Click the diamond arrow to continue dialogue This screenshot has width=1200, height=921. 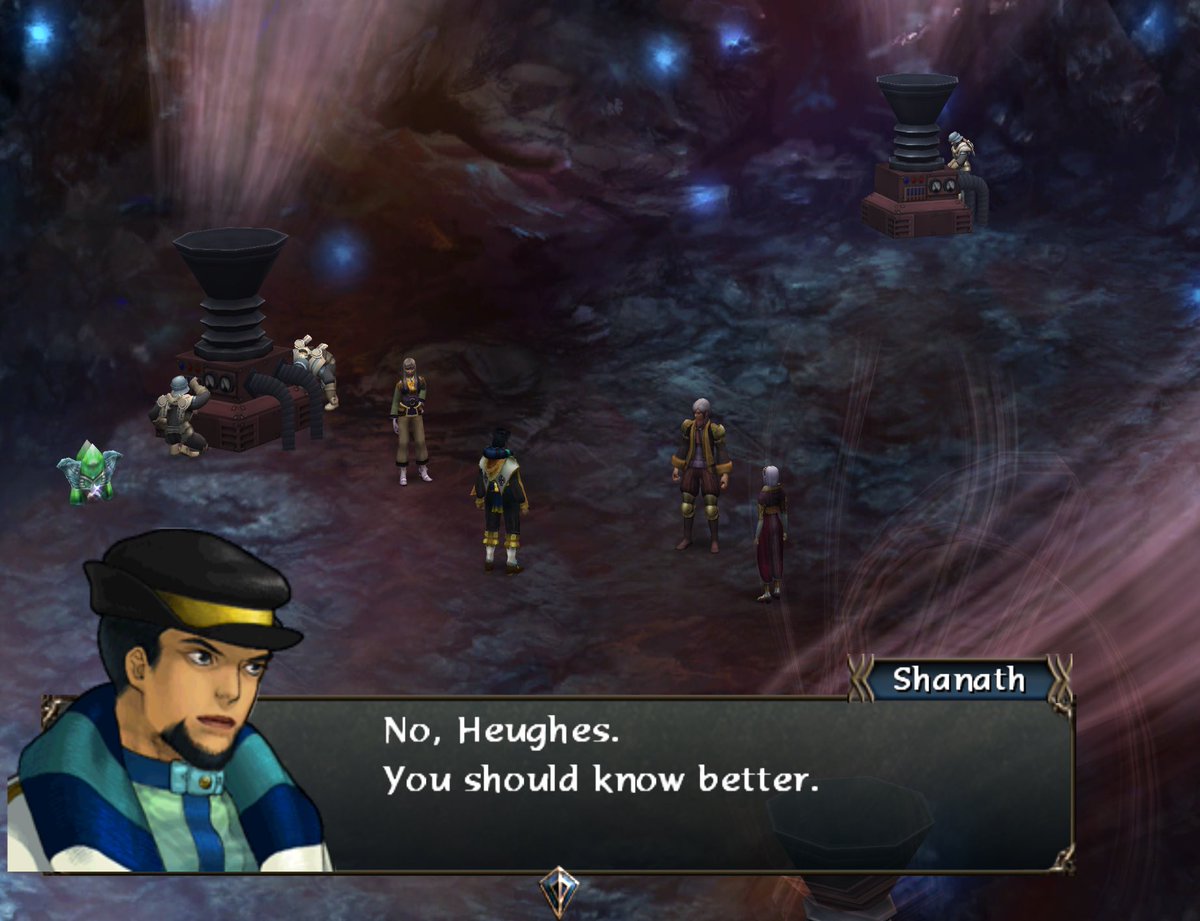coord(557,889)
